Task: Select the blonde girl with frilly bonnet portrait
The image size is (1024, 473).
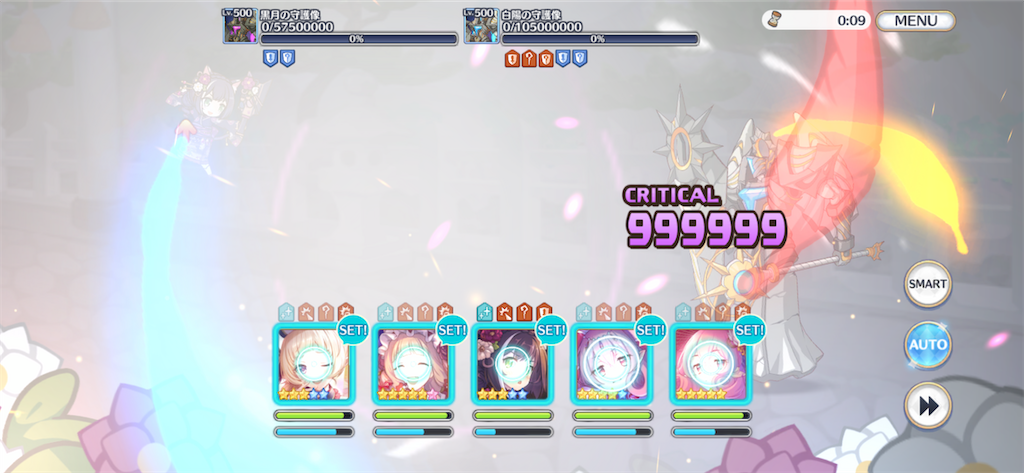Action: point(412,363)
